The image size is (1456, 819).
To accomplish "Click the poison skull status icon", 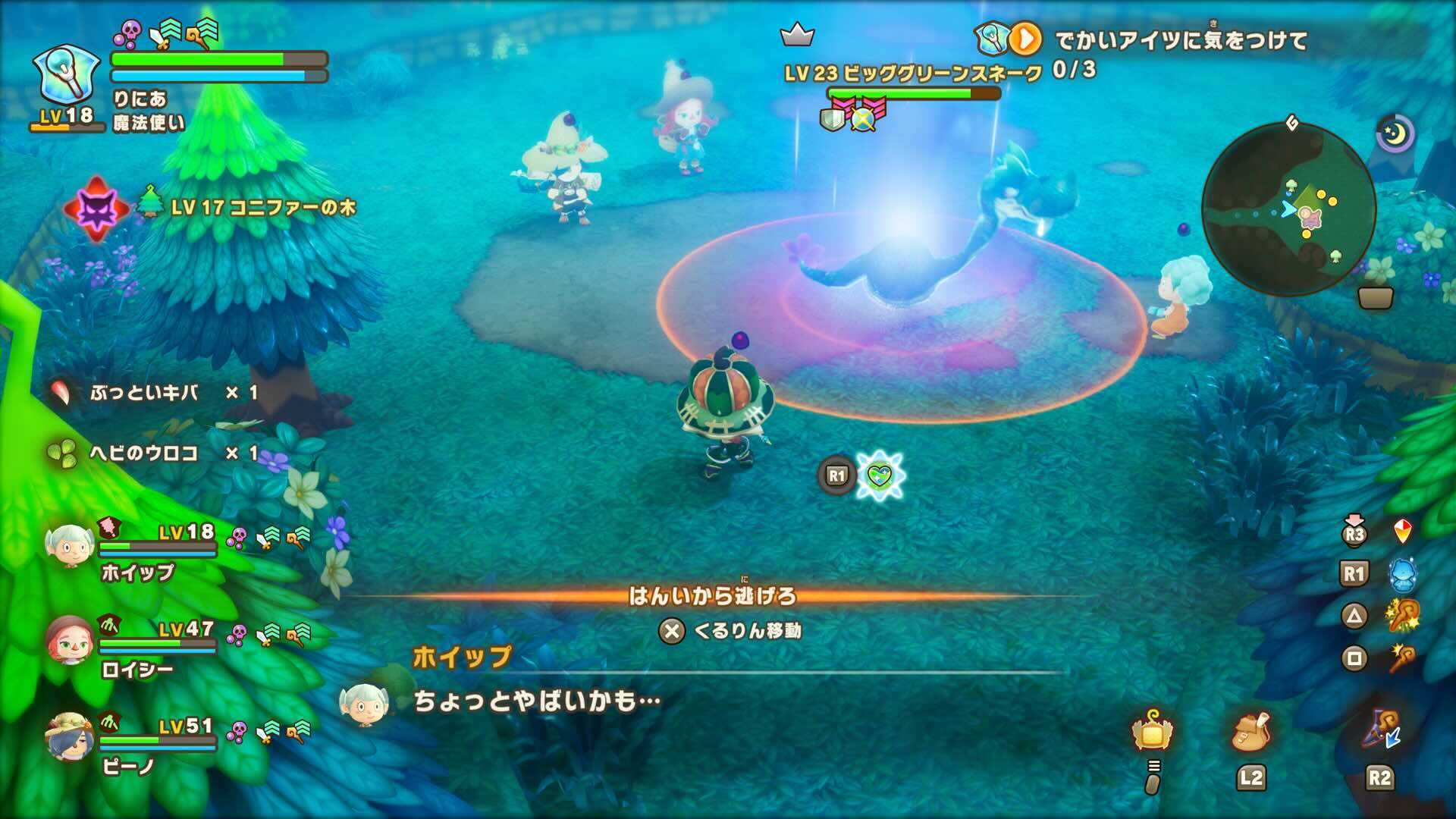I will 129,33.
